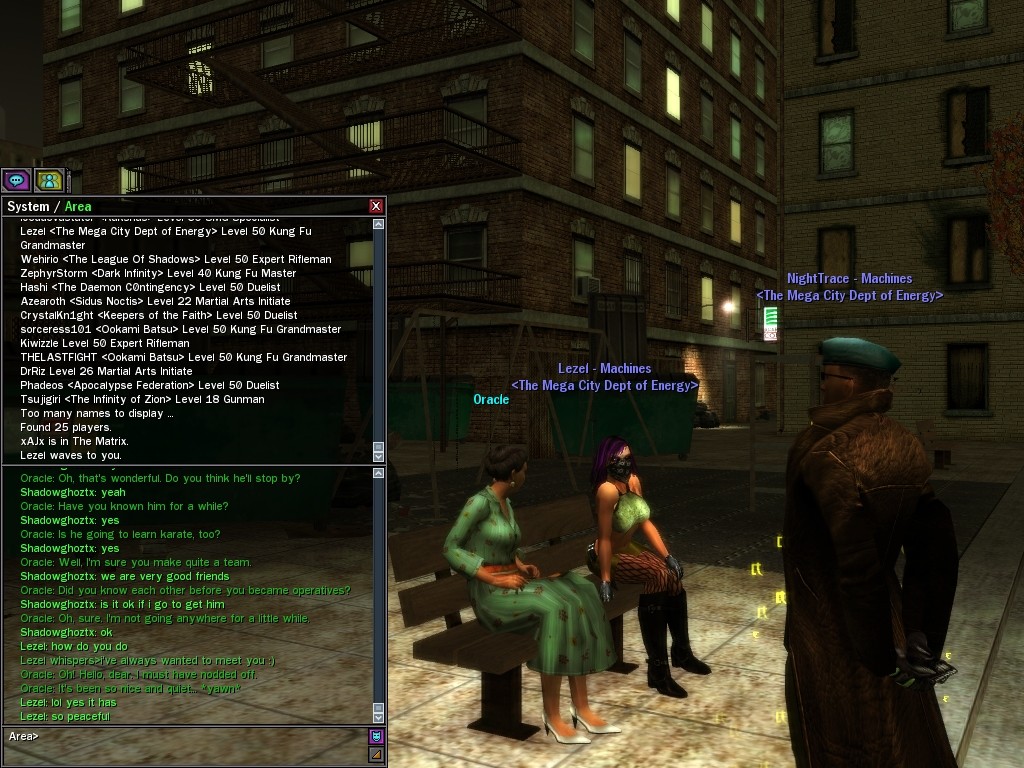Viewport: 1024px width, 768px height.
Task: Switch to the System chat tab
Action: [27, 207]
